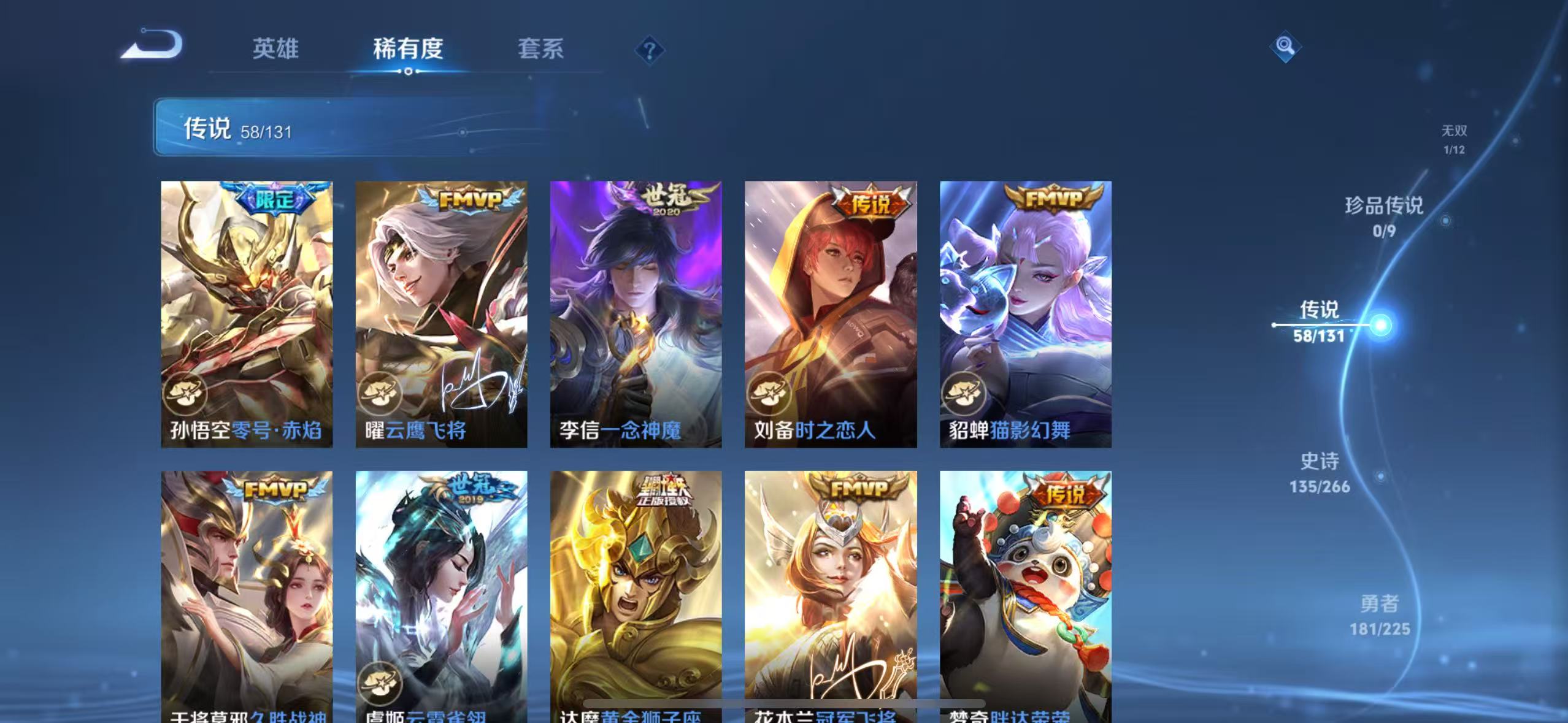Open help via the question mark icon
Viewport: 1568px width, 723px height.
point(649,49)
